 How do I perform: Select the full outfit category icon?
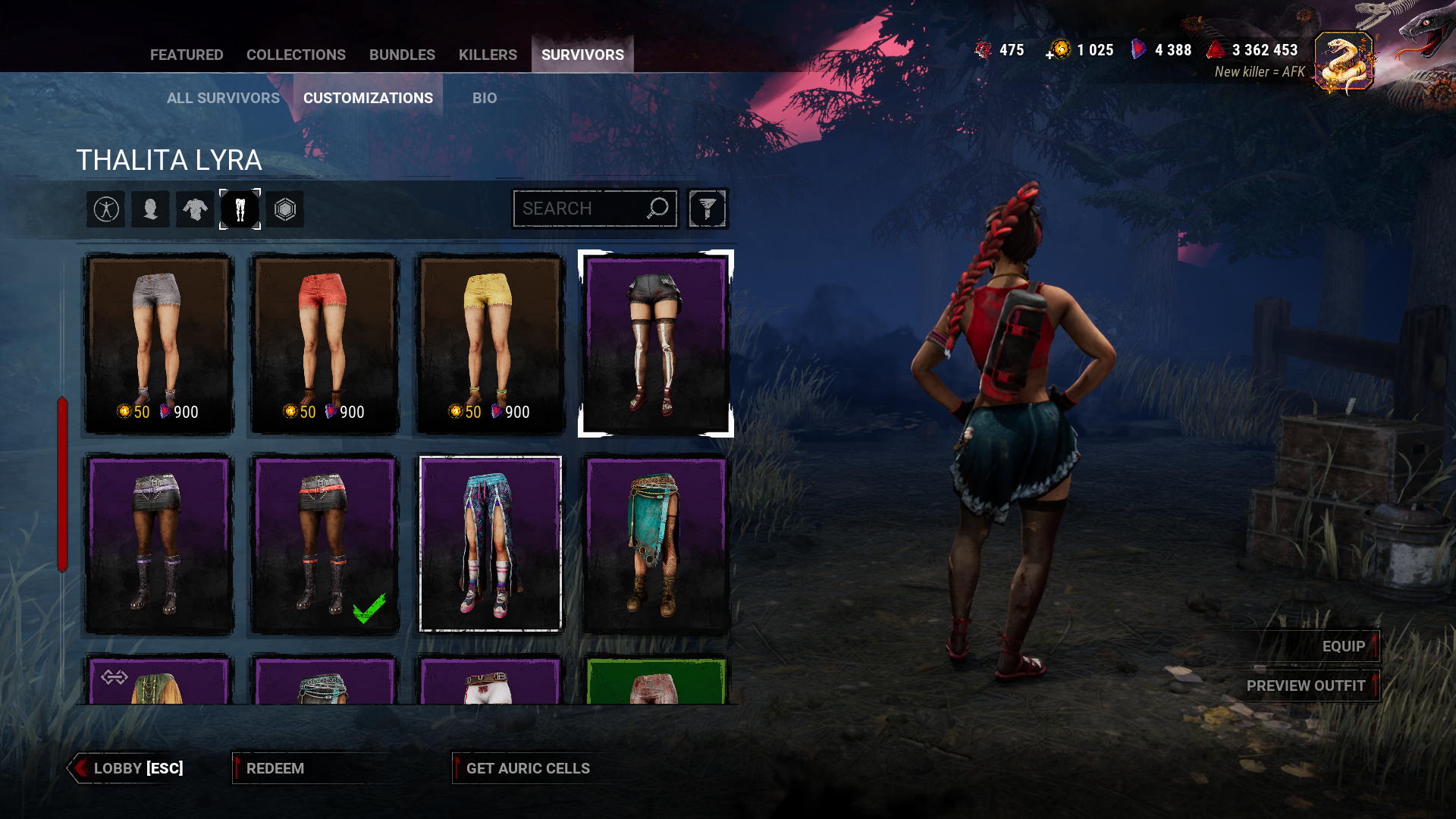tap(106, 209)
